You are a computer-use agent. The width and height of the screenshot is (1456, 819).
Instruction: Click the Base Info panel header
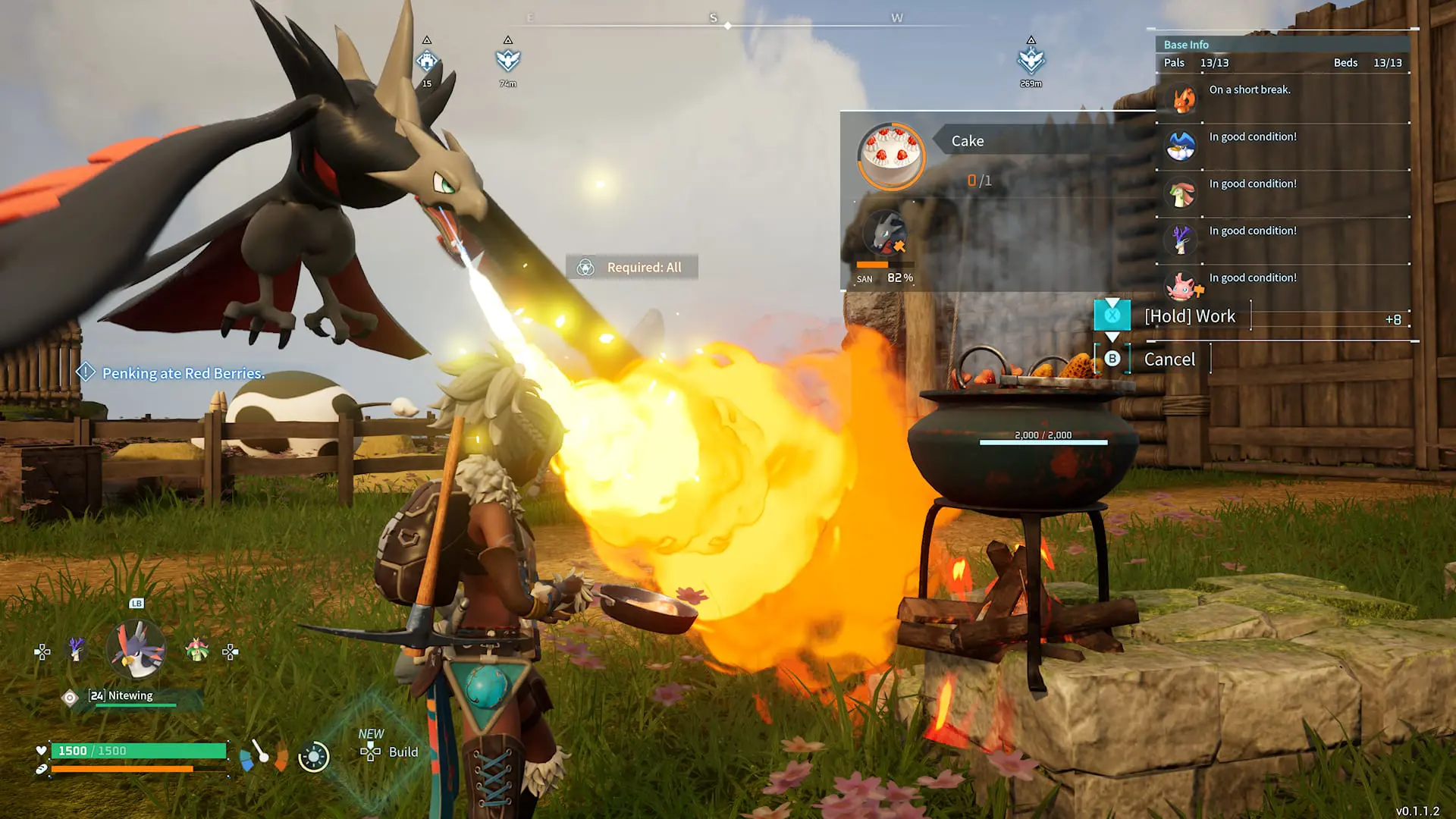1186,44
